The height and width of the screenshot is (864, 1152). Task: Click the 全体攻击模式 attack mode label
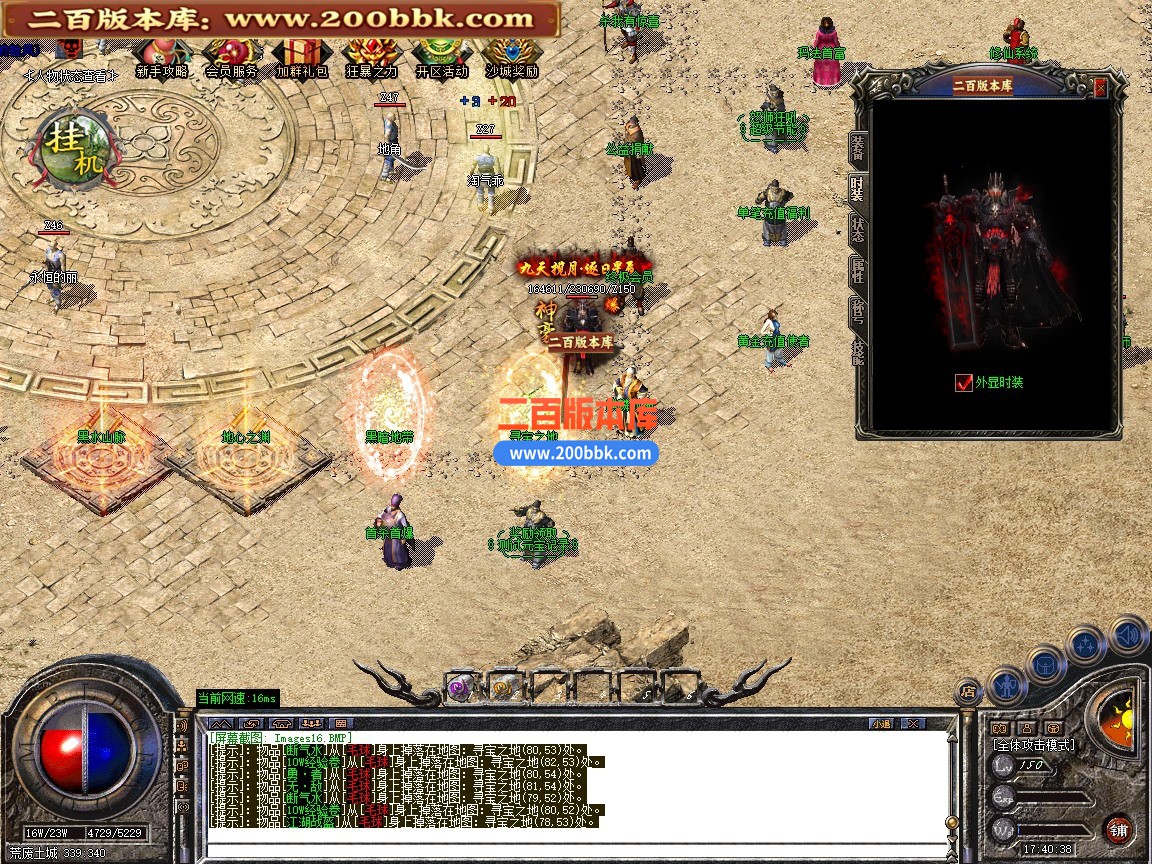pyautogui.click(x=1034, y=745)
